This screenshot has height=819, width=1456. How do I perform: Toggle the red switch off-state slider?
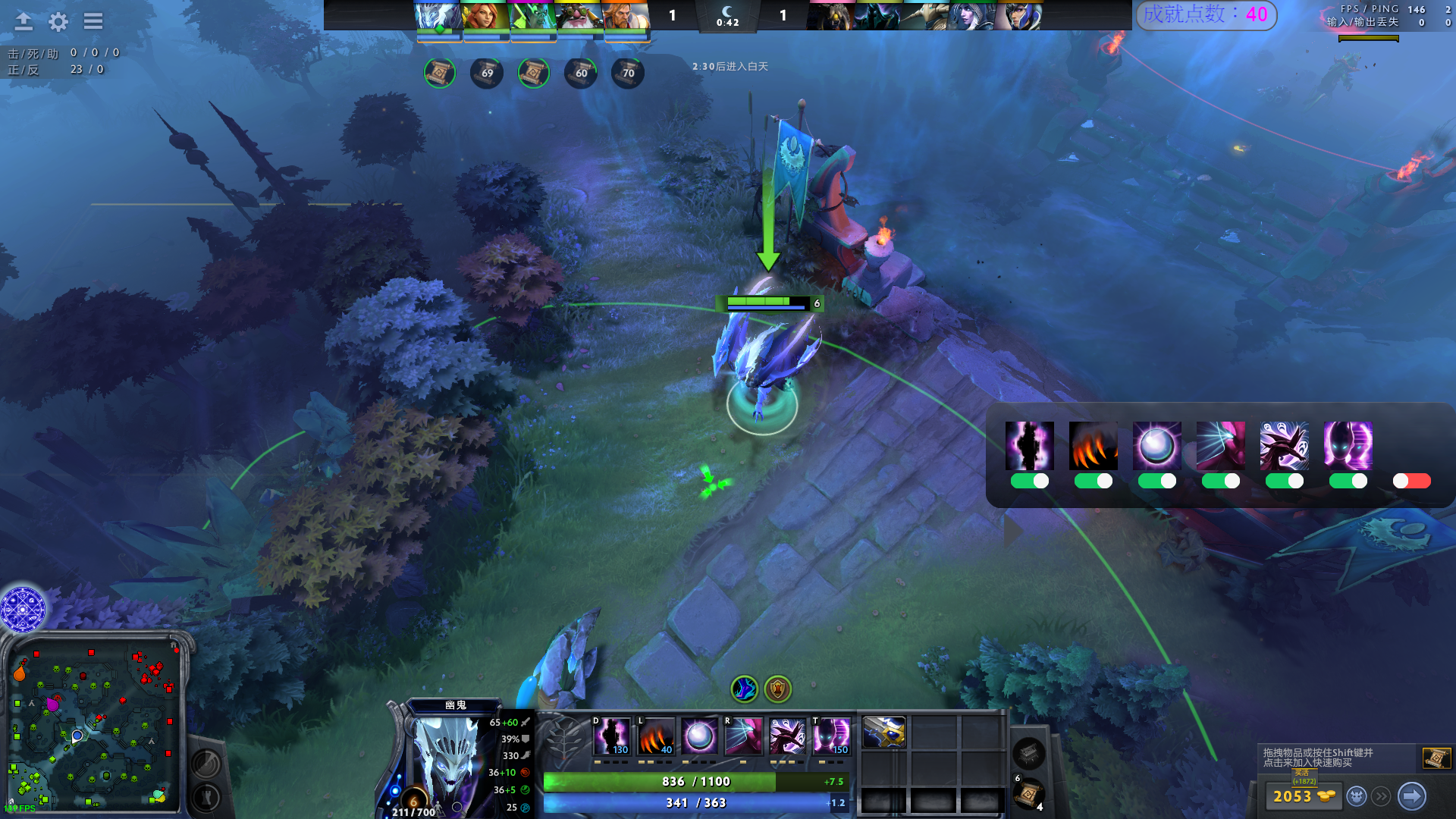1411,481
